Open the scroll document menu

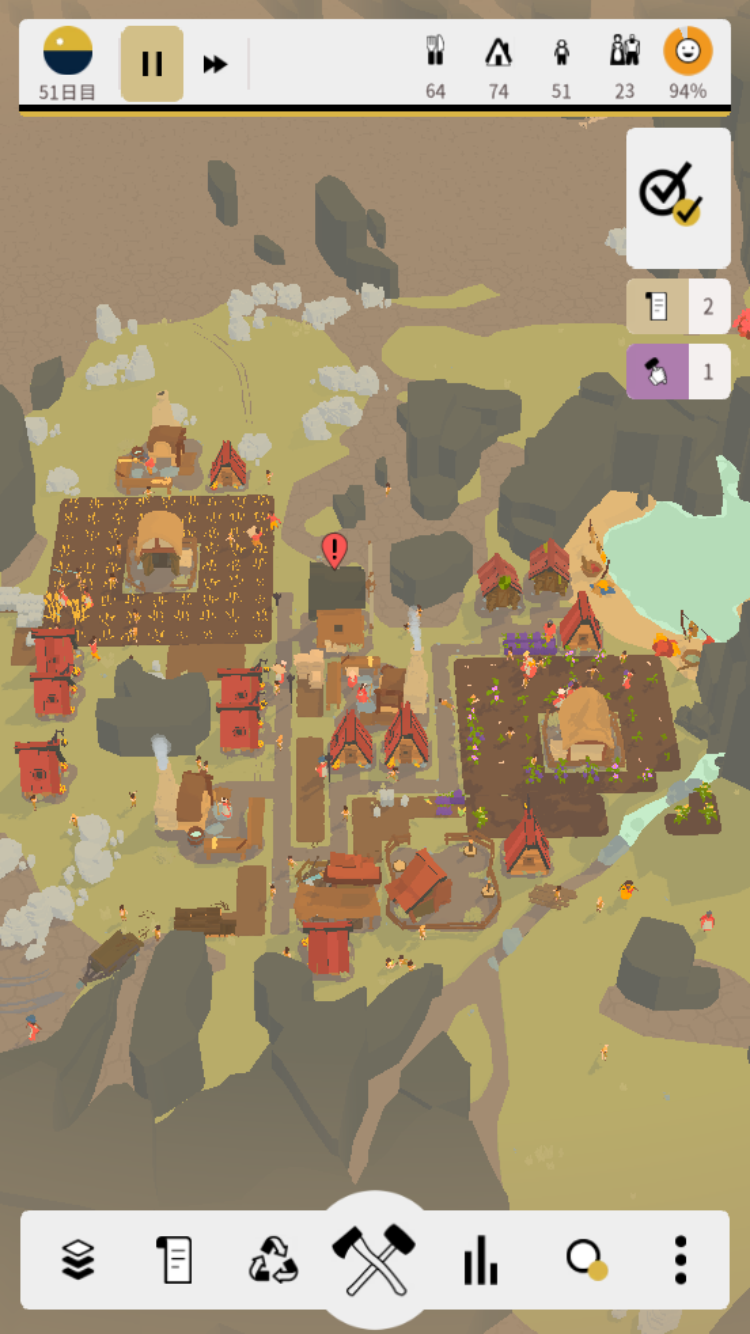174,1259
